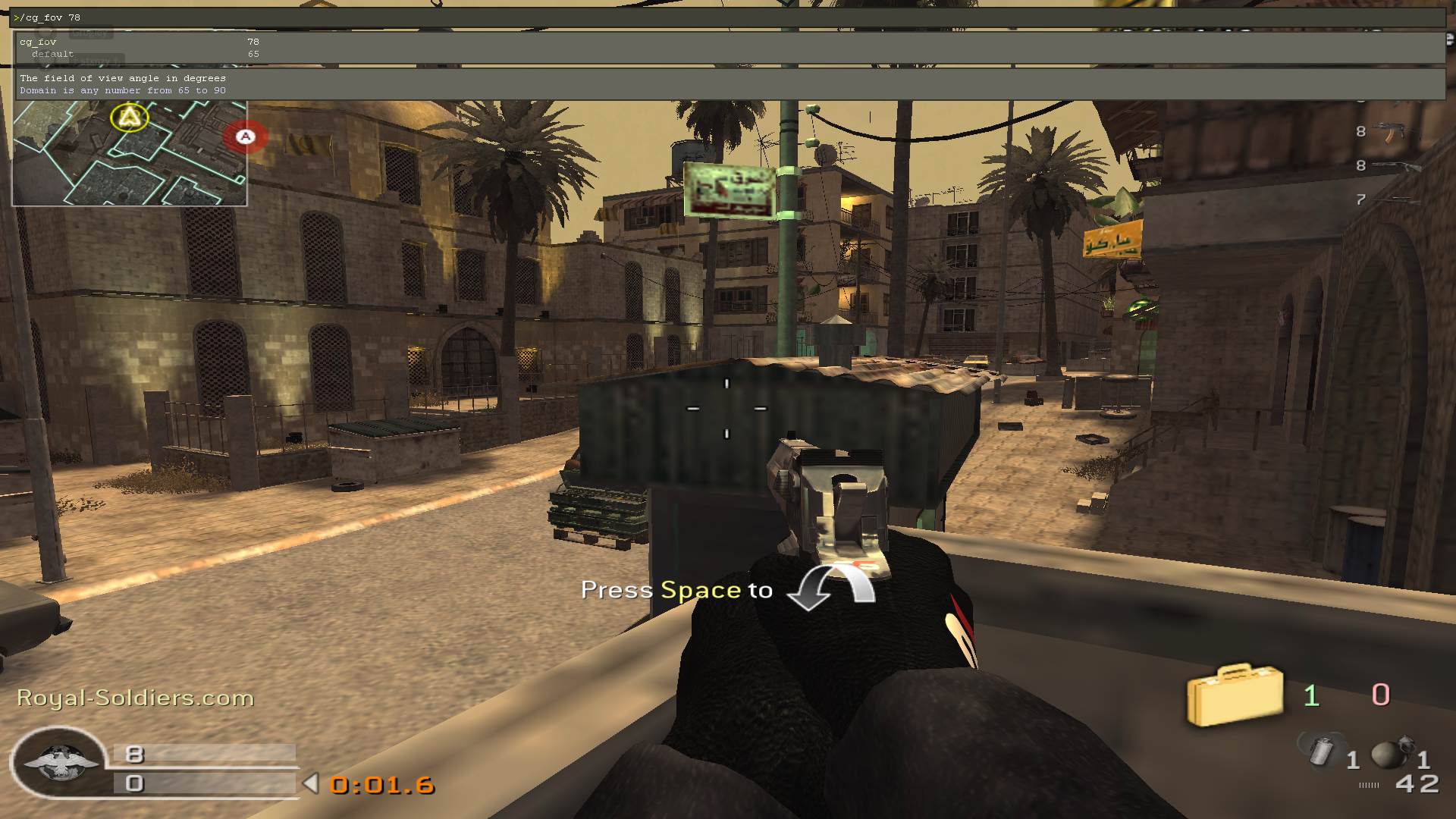This screenshot has width=1456, height=819.
Task: Select the yellow triangle marker on minimap
Action: tap(130, 118)
